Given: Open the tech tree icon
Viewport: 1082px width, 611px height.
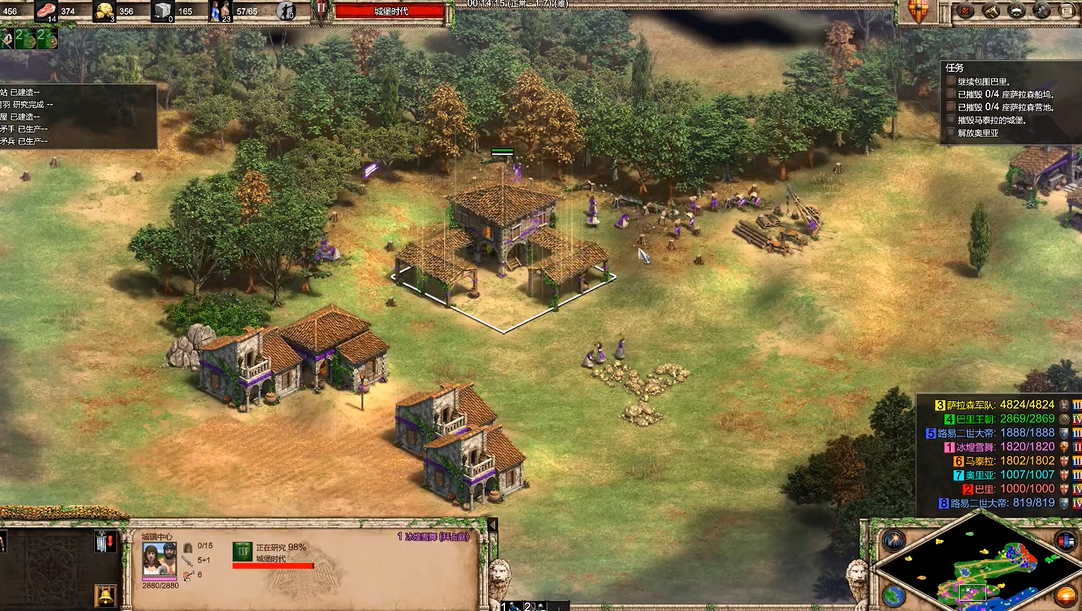Looking at the screenshot, I should tap(1016, 11).
